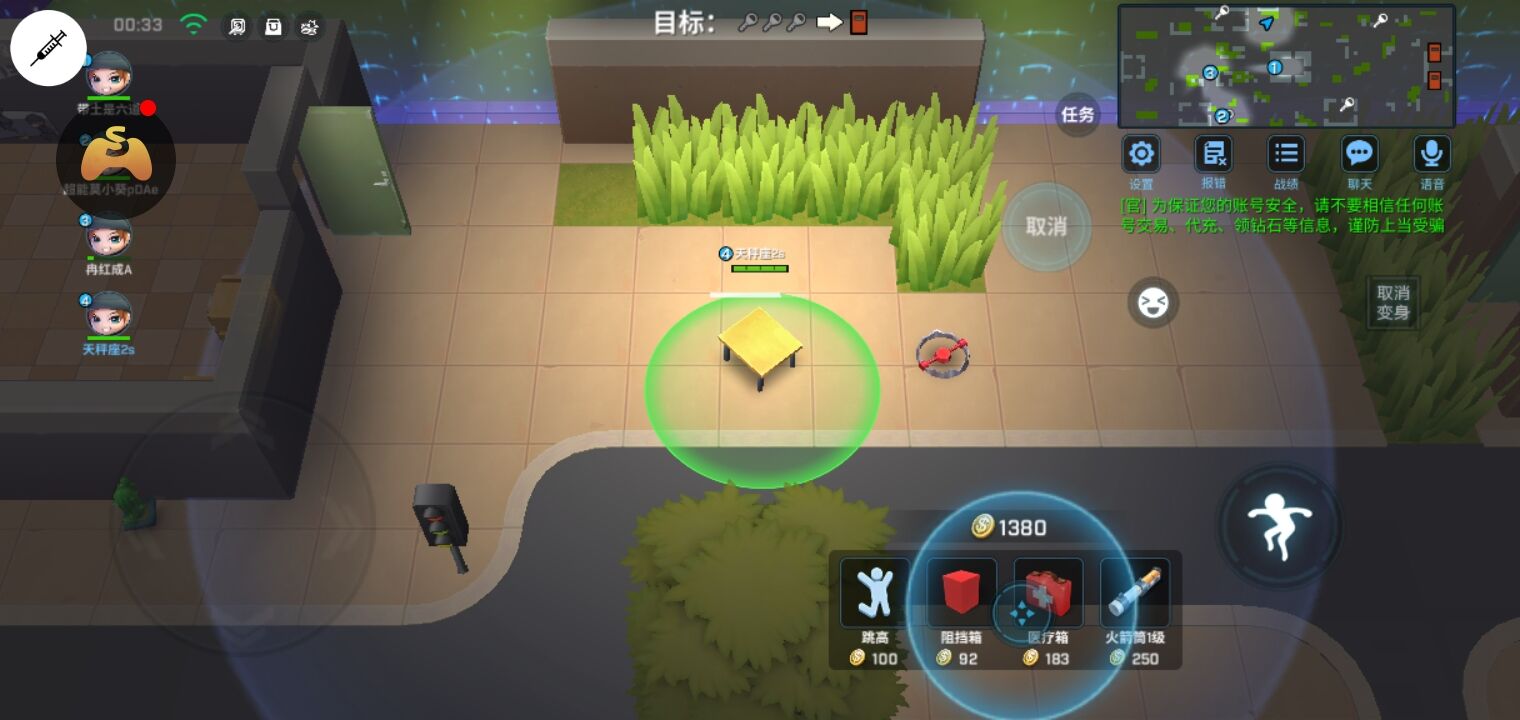Select the 报错 error report icon

coord(1213,153)
